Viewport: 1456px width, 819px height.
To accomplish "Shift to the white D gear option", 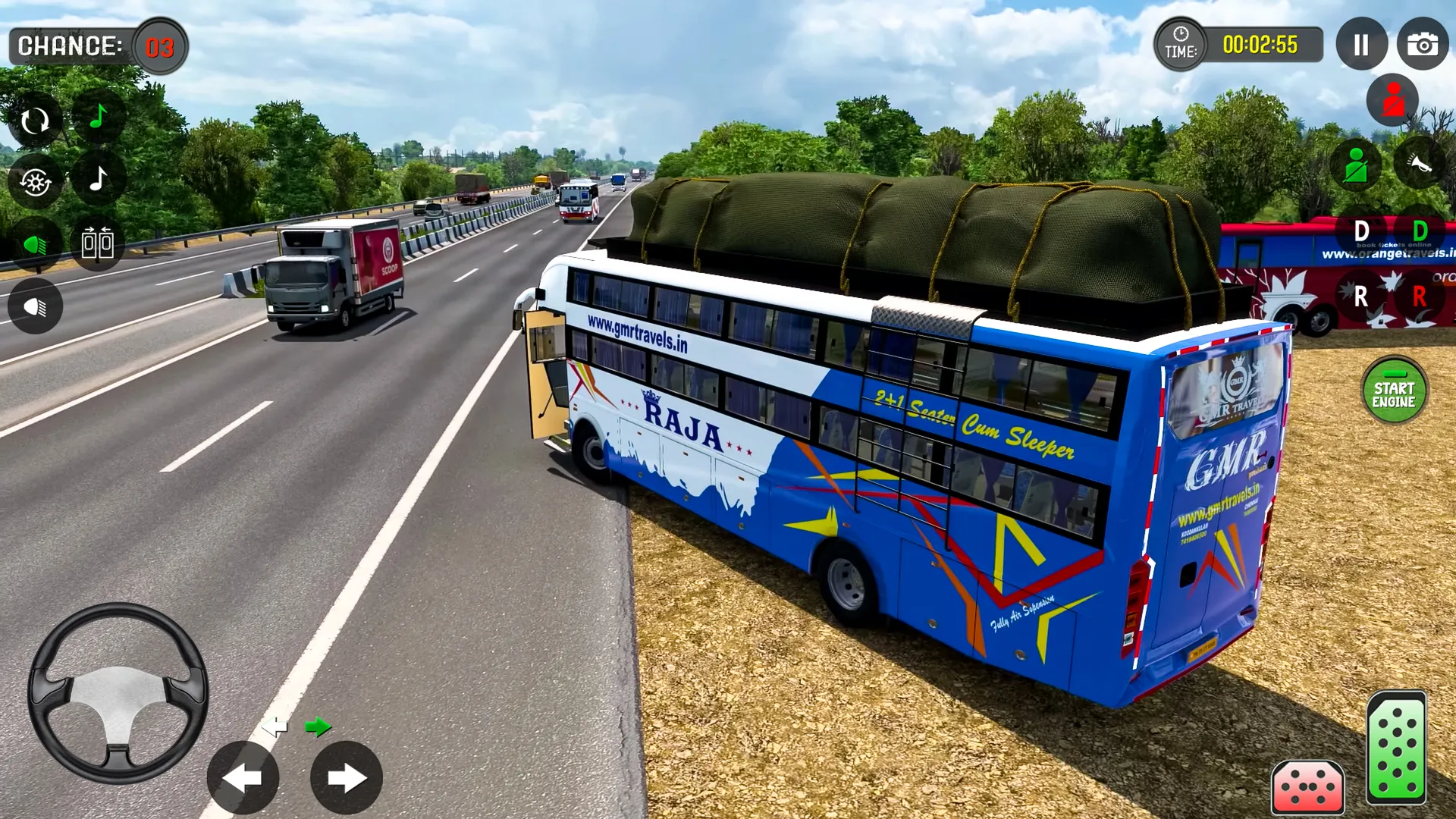I will (1362, 230).
